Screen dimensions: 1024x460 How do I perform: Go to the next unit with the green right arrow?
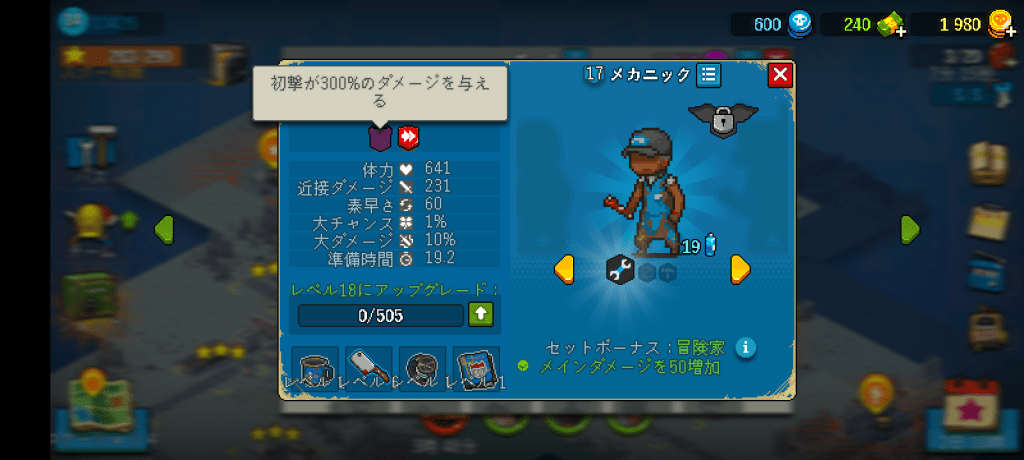909,229
